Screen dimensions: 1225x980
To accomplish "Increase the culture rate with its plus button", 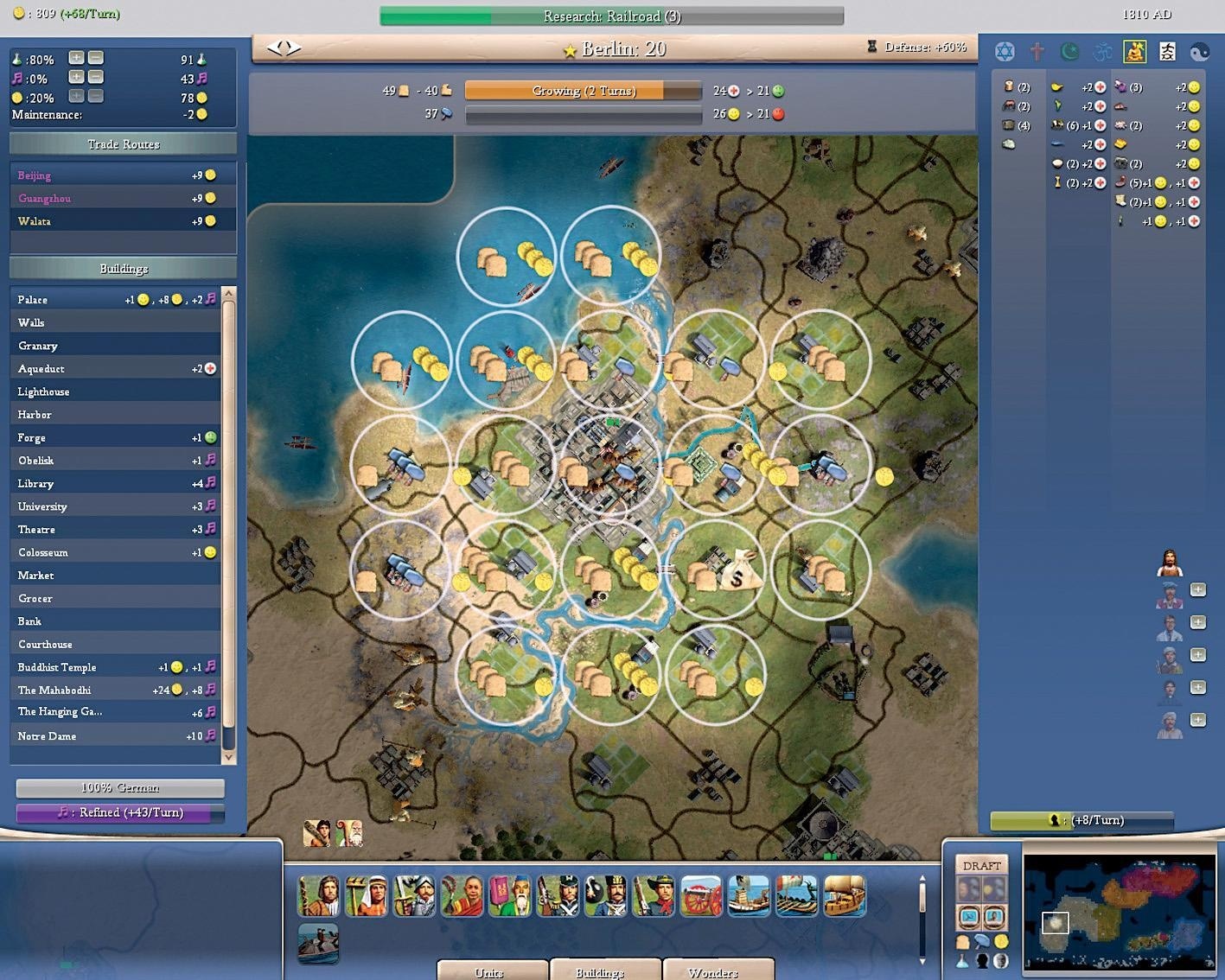I will click(76, 78).
